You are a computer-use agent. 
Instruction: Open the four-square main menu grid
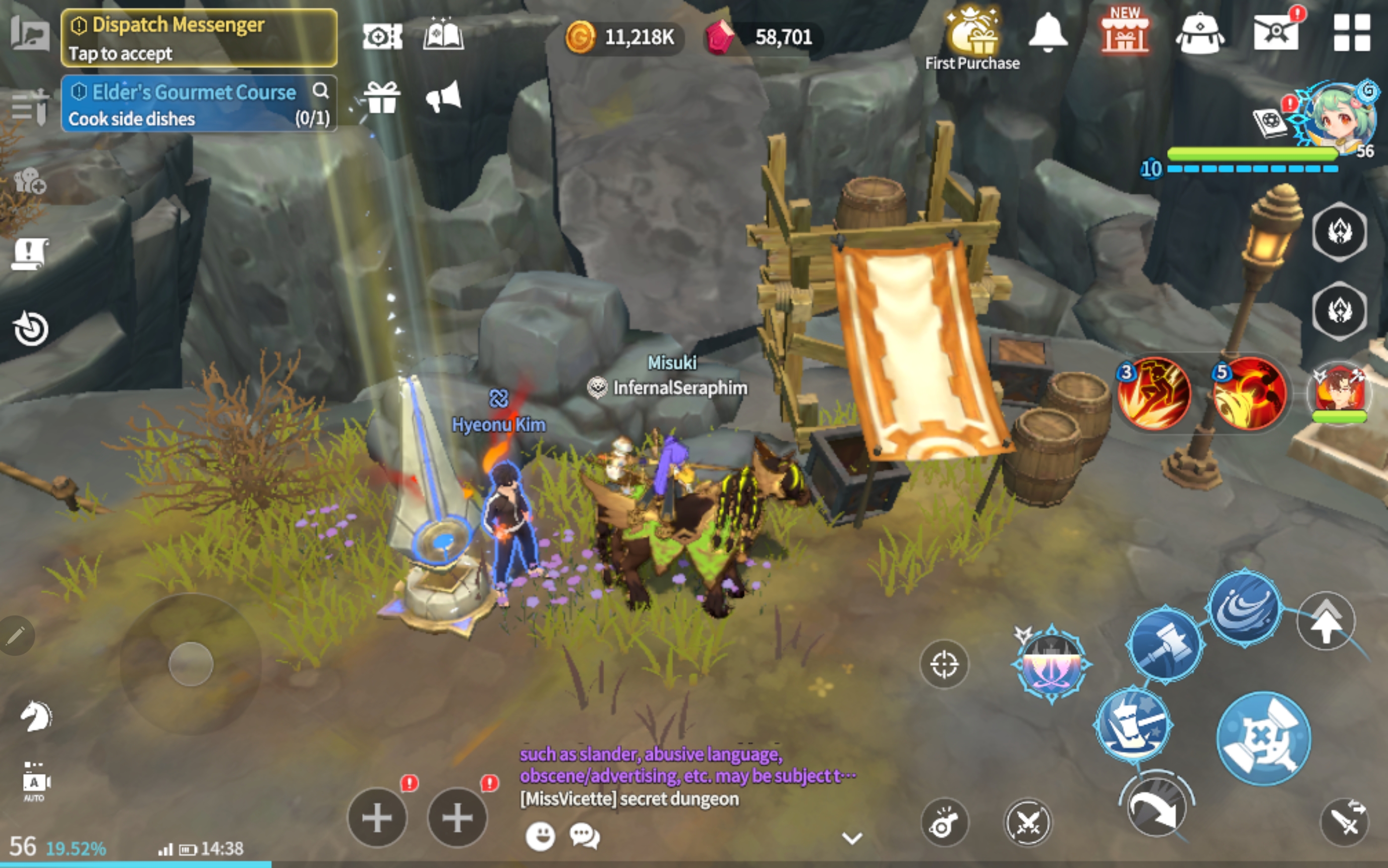click(1352, 33)
